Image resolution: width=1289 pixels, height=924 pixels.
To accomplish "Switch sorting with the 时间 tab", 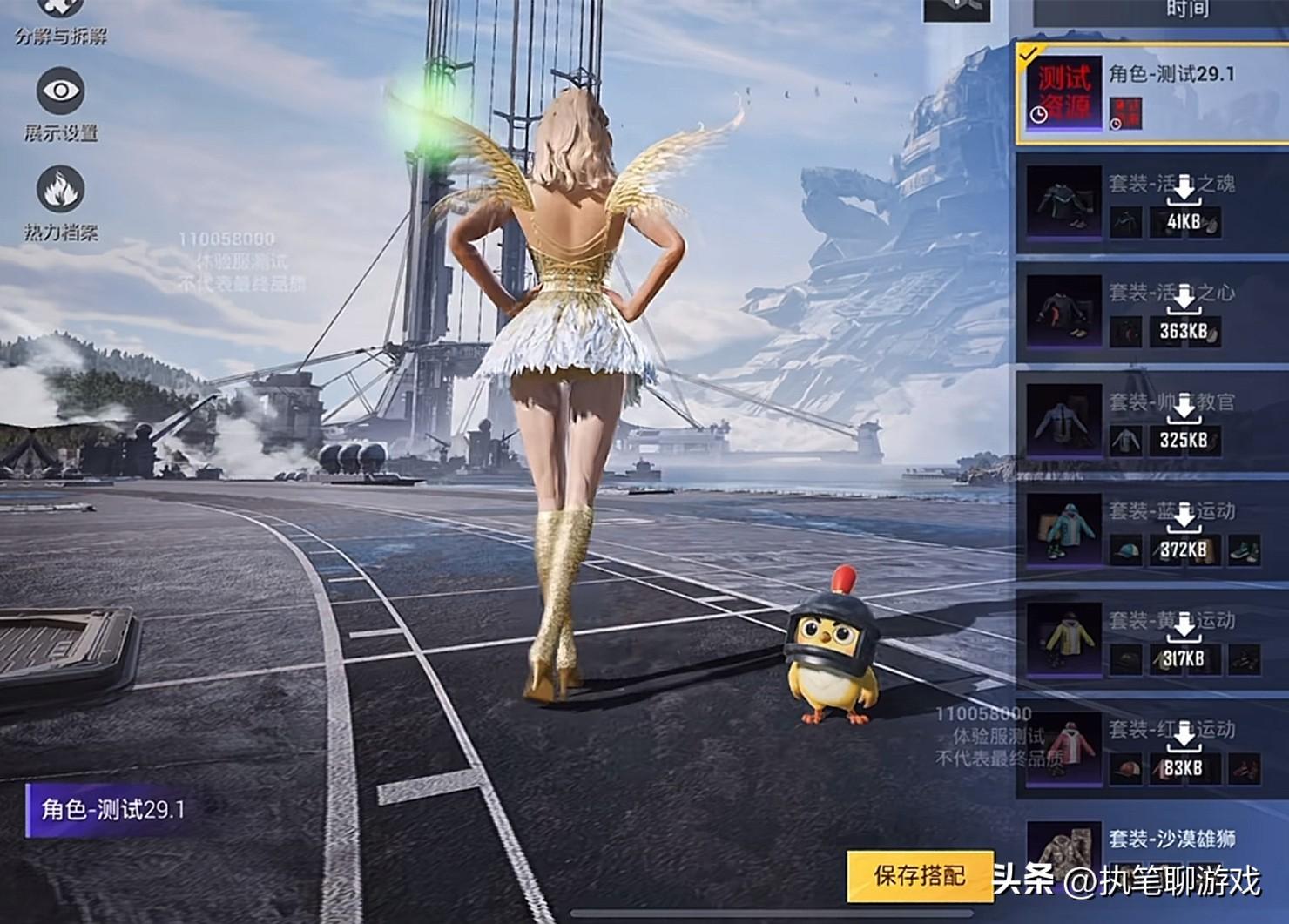I will click(1187, 10).
